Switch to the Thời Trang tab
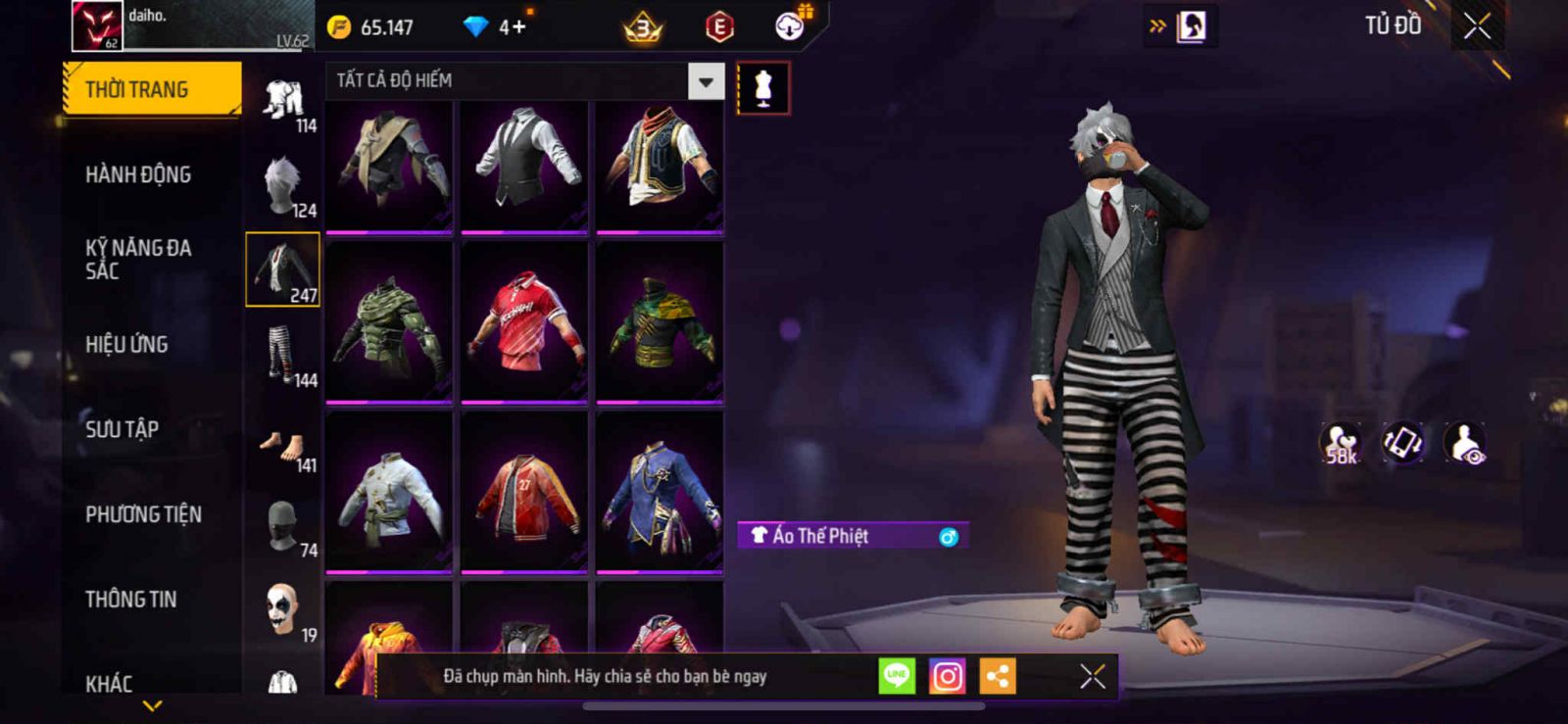Screen dimensions: 1568x724 pyautogui.click(x=151, y=89)
